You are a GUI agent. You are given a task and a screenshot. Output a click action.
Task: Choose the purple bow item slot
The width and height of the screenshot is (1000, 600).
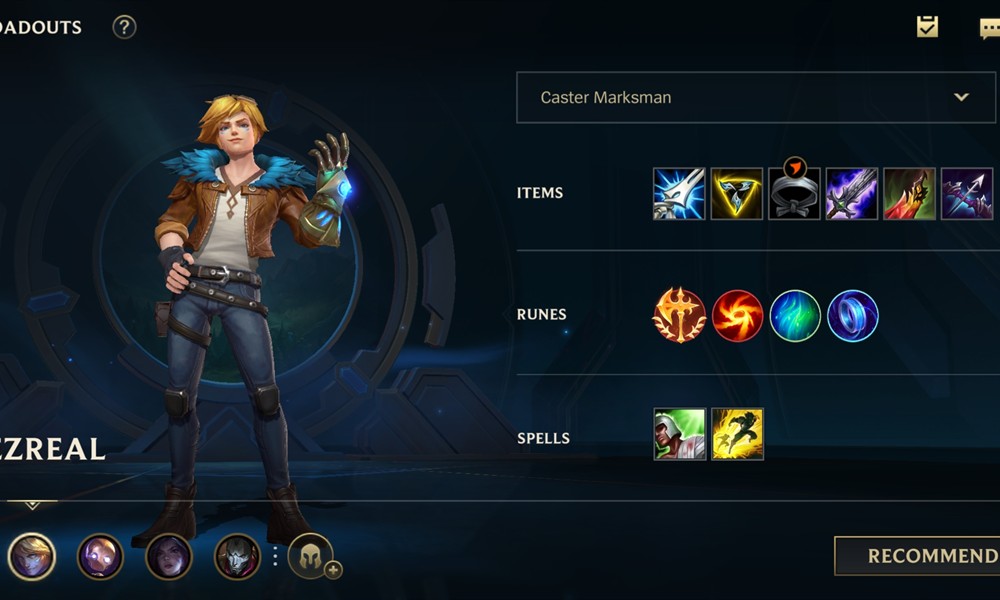tap(967, 193)
